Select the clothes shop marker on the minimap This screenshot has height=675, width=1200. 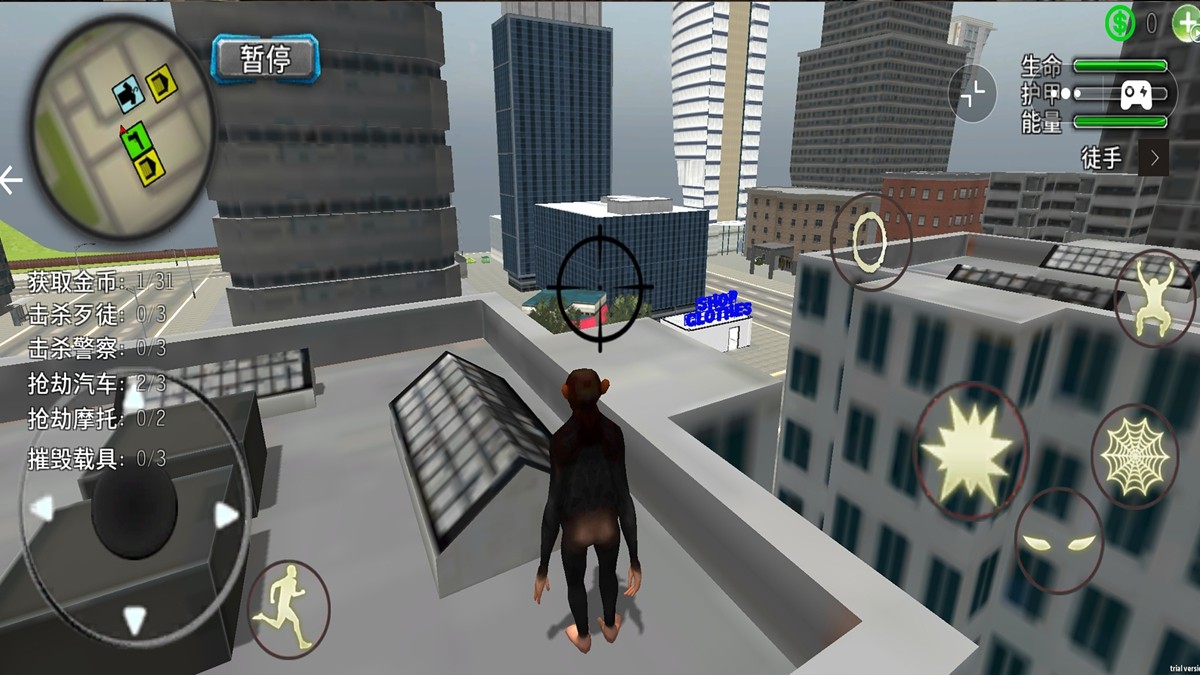[128, 94]
